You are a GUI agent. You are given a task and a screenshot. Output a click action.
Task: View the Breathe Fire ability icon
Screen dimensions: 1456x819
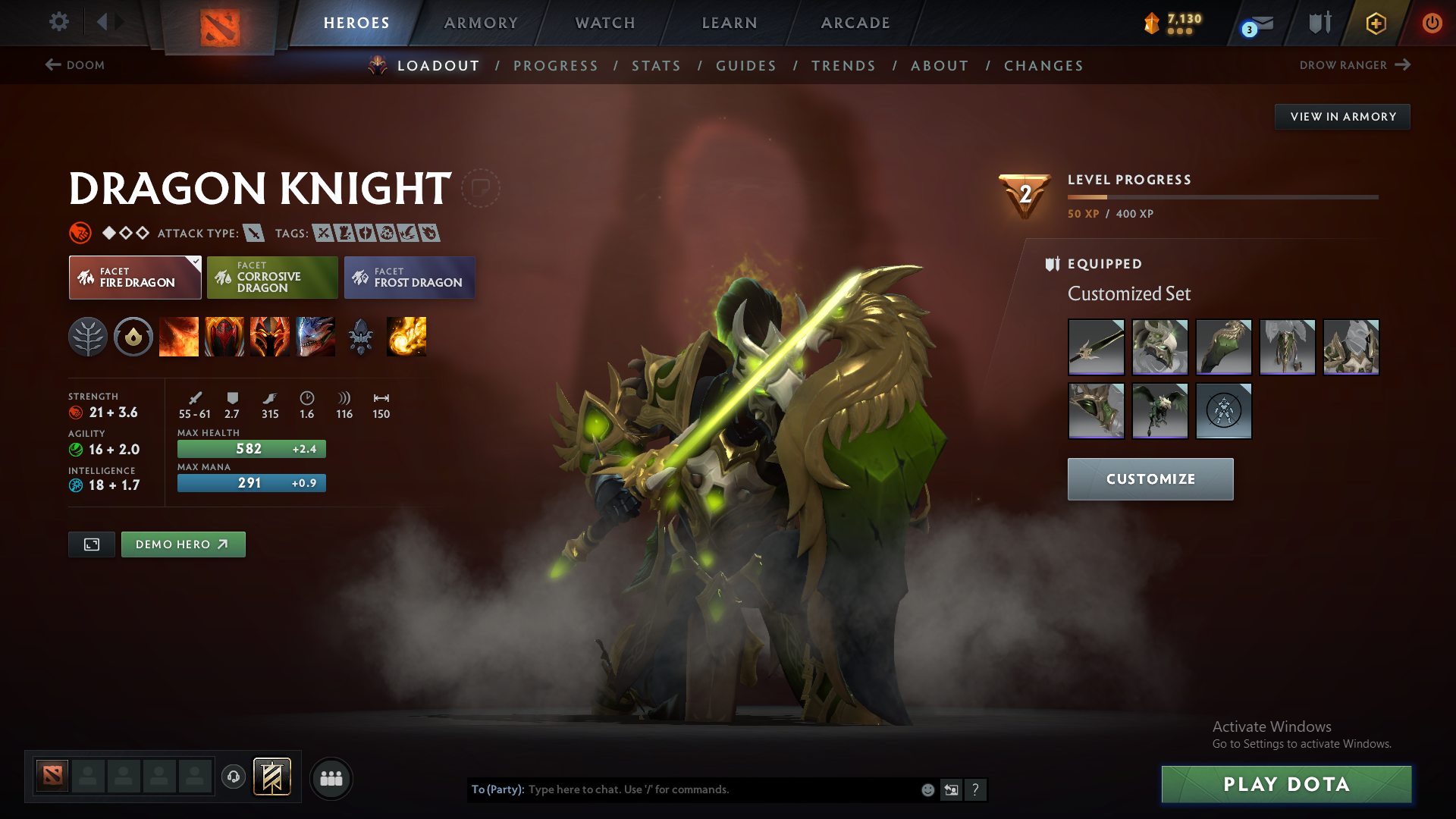[x=179, y=337]
